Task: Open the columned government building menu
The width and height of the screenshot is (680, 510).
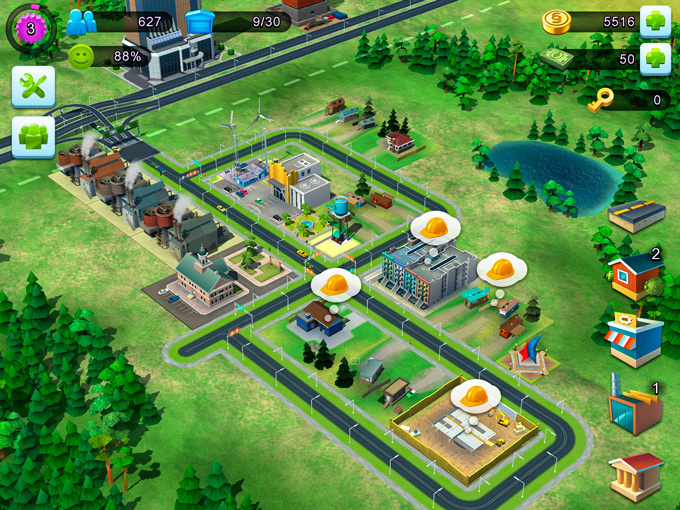Action: (636, 476)
